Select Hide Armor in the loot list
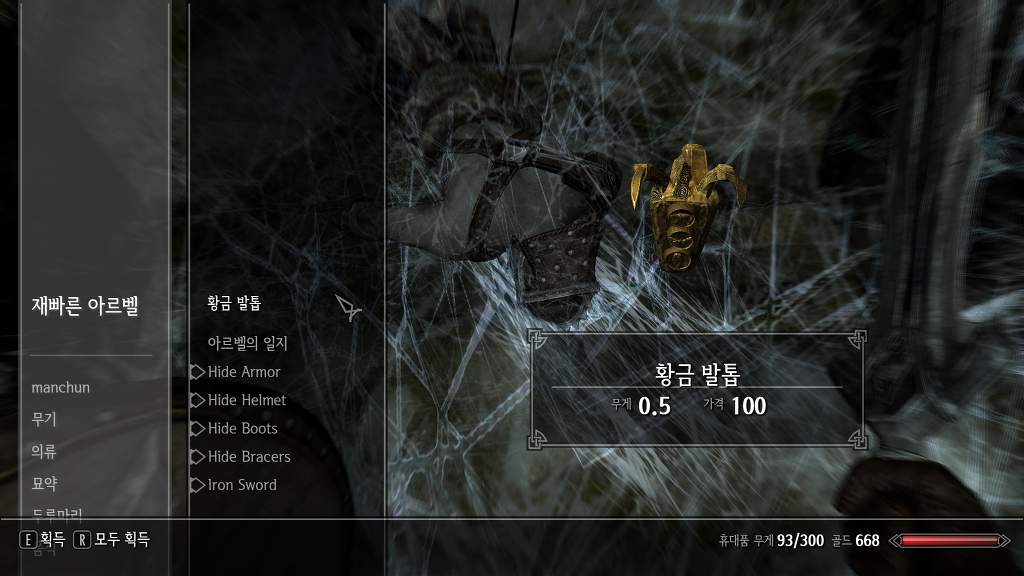 point(244,372)
